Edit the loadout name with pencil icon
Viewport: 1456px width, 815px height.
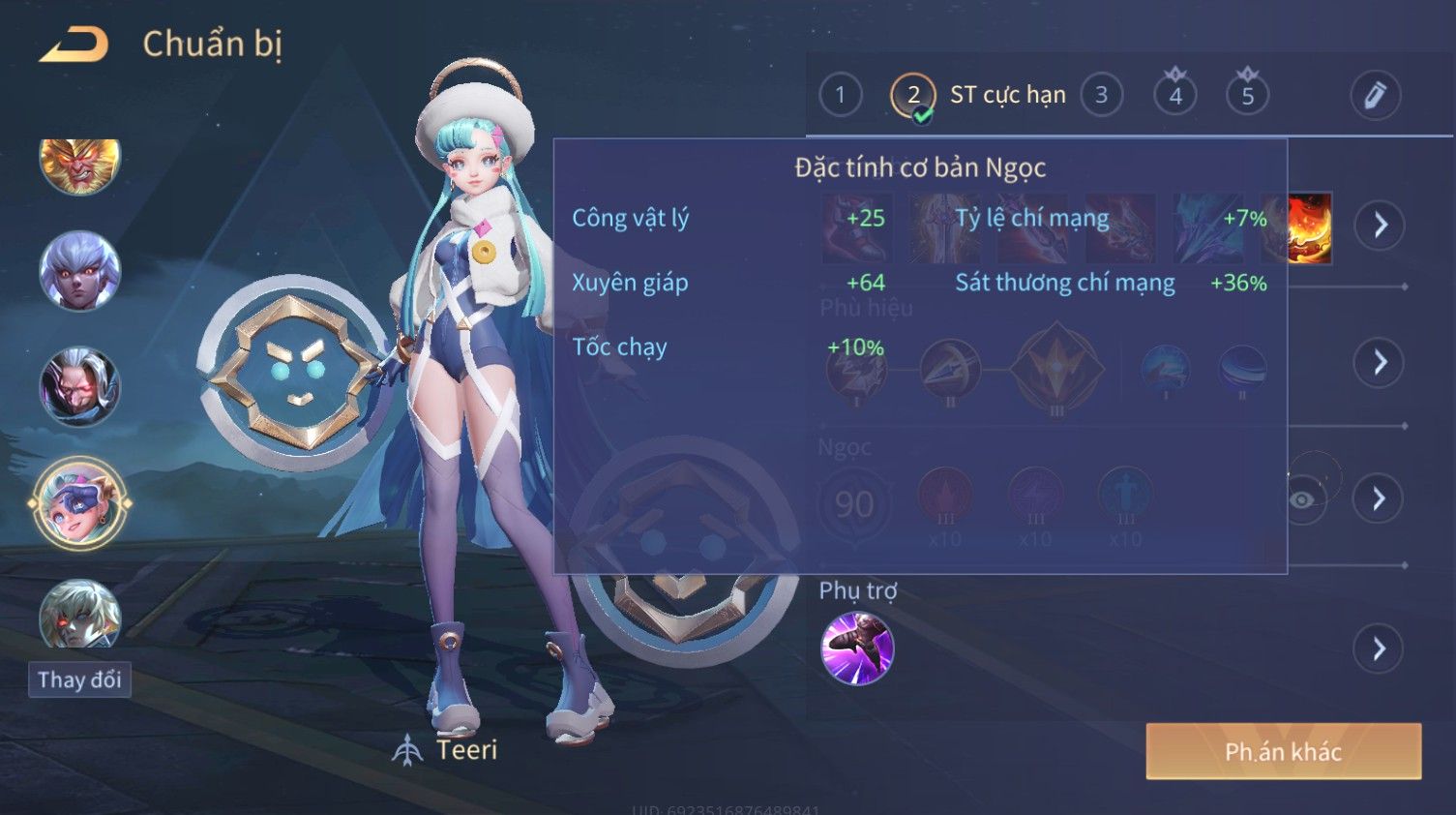pyautogui.click(x=1375, y=95)
